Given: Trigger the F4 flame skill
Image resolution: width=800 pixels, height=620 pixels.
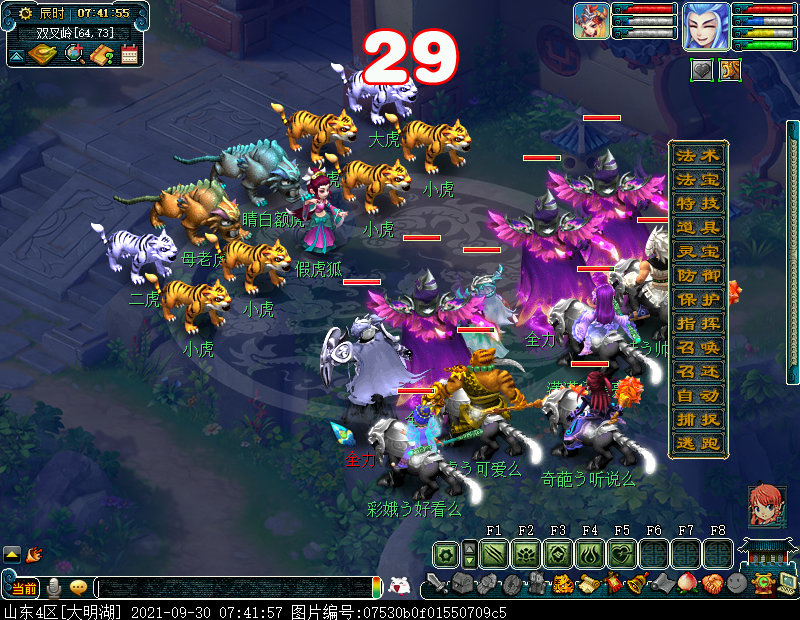Looking at the screenshot, I should click(x=590, y=554).
